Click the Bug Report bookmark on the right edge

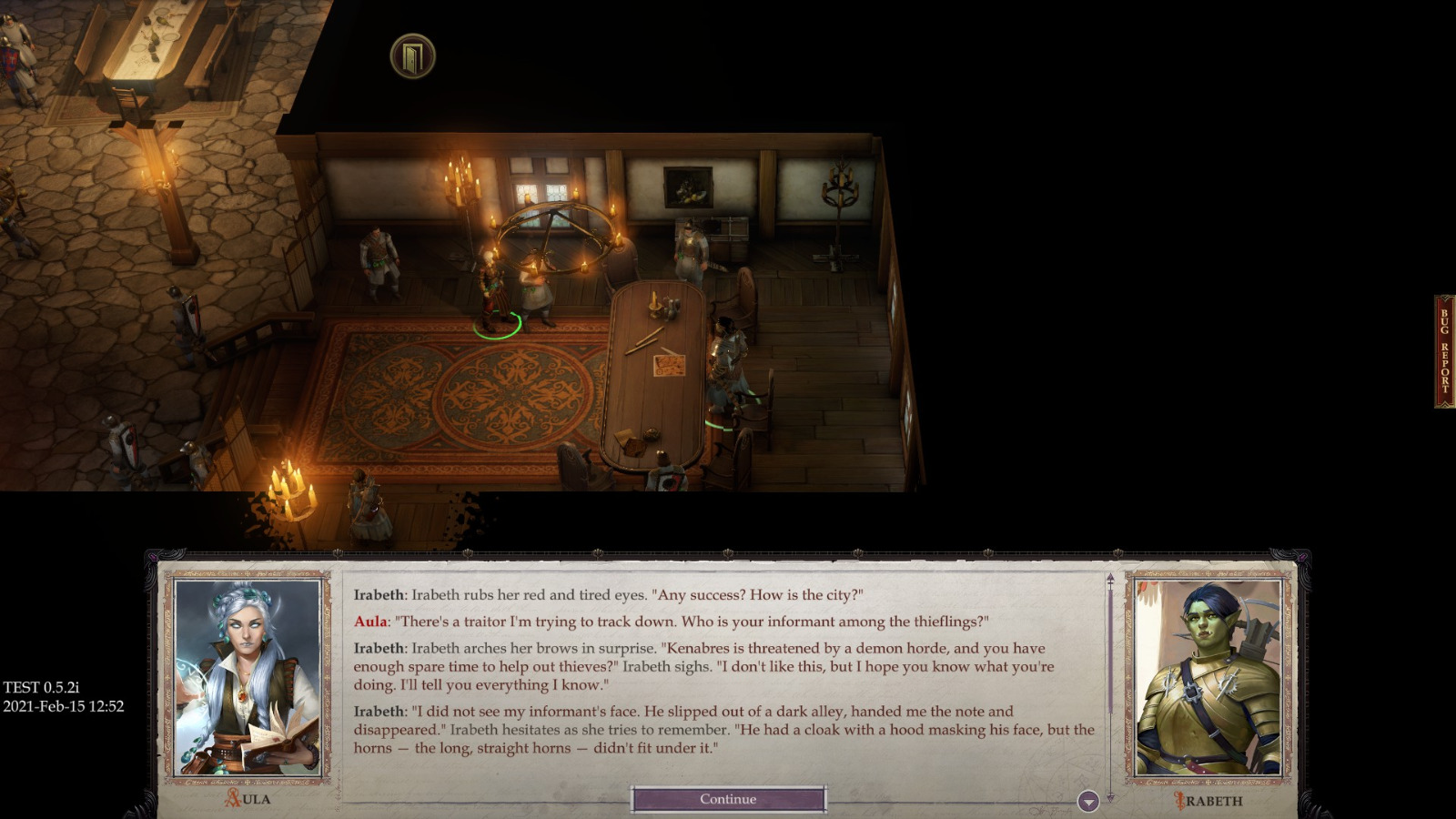(x=1442, y=349)
